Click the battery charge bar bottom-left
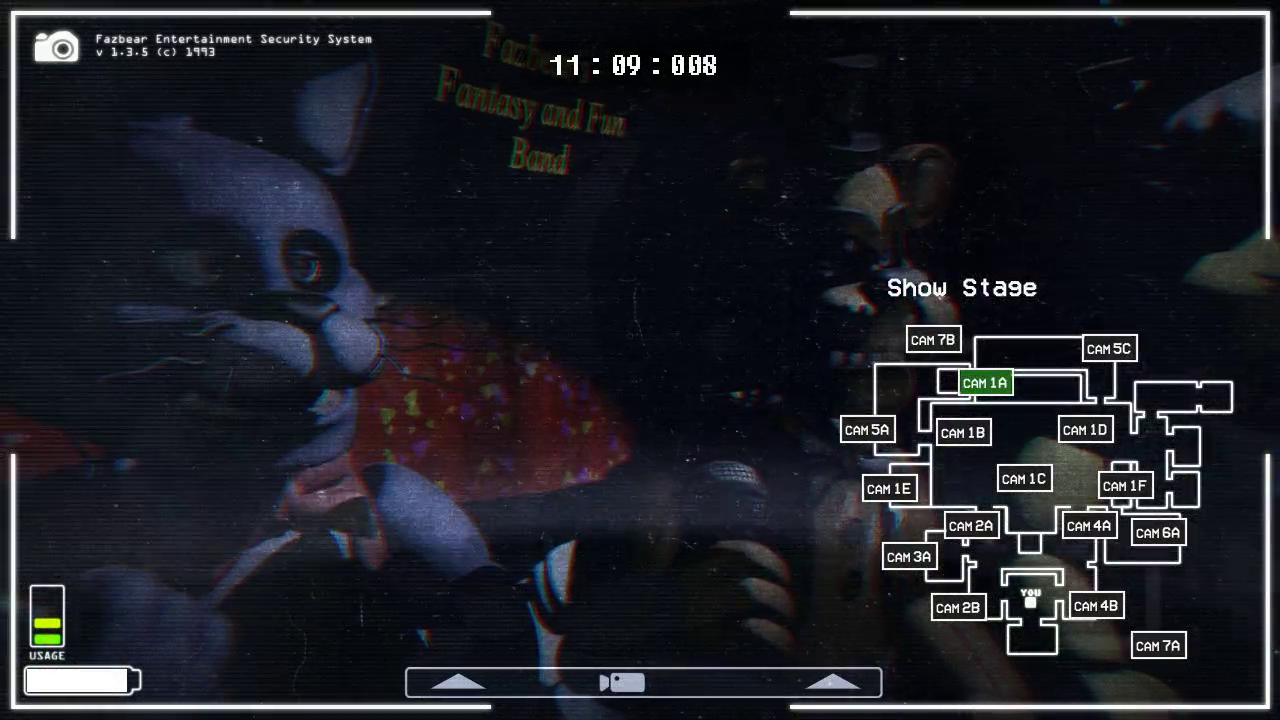 pos(82,680)
